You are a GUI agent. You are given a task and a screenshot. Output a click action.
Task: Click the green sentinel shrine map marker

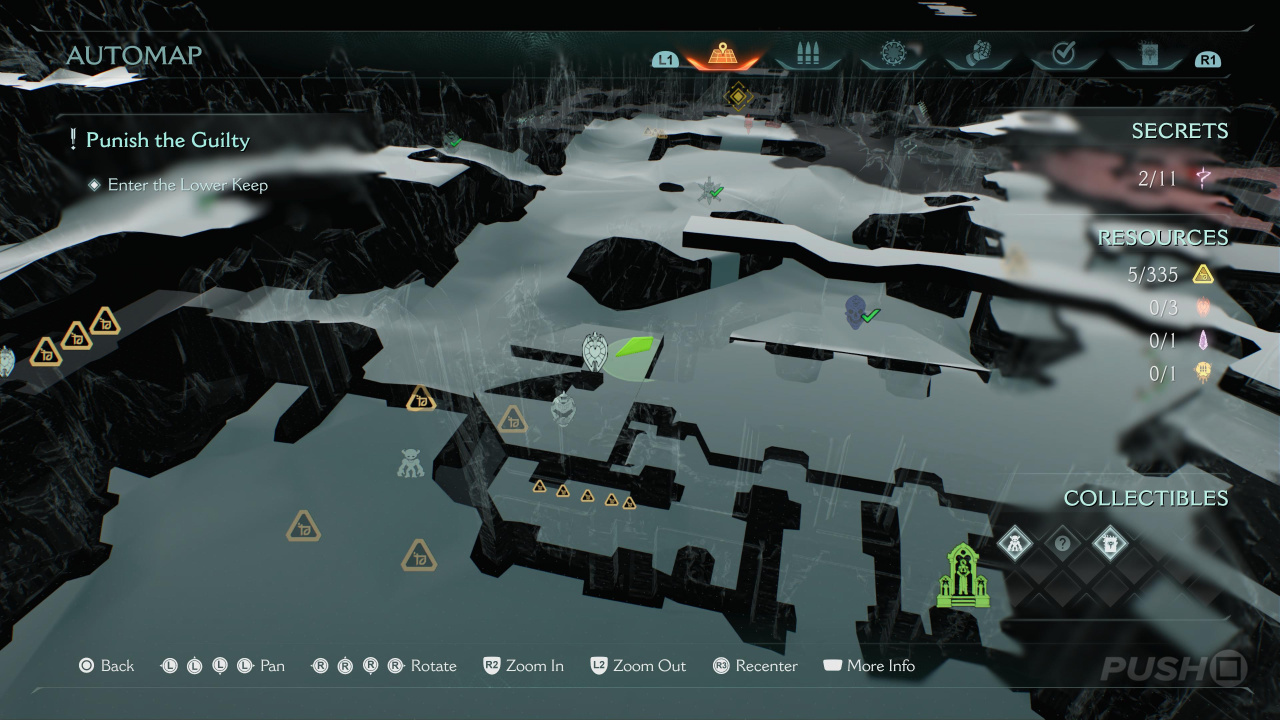pyautogui.click(x=962, y=576)
